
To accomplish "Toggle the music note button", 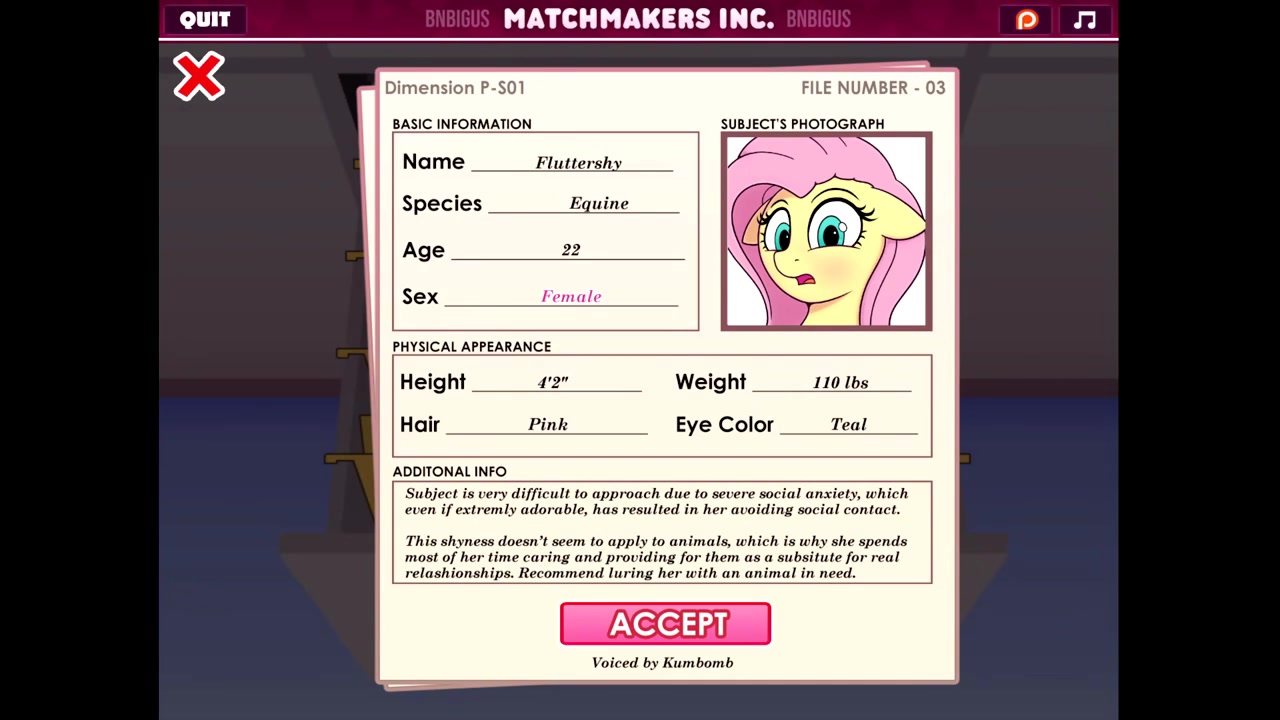I will (1085, 20).
